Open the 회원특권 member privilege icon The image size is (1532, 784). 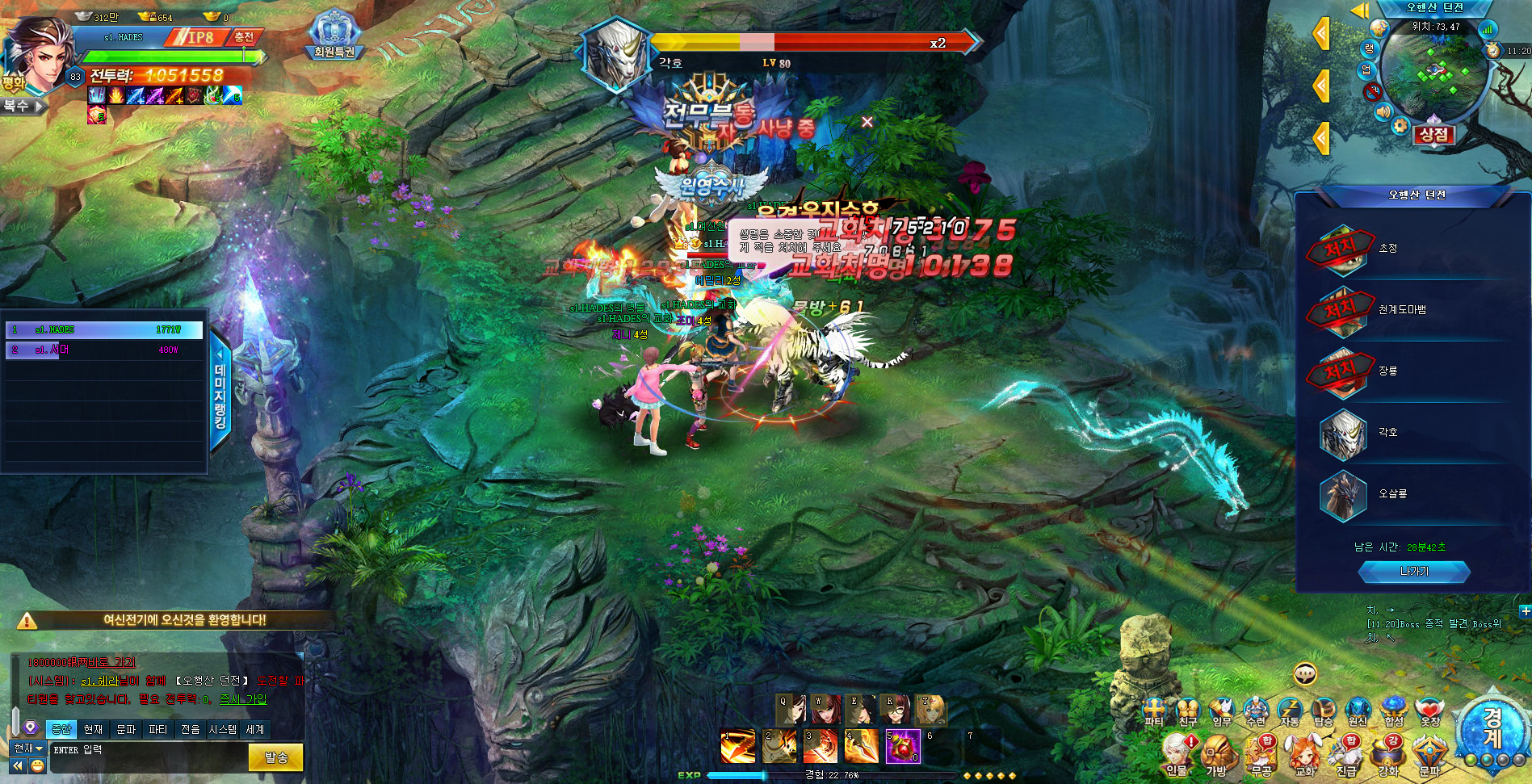334,36
